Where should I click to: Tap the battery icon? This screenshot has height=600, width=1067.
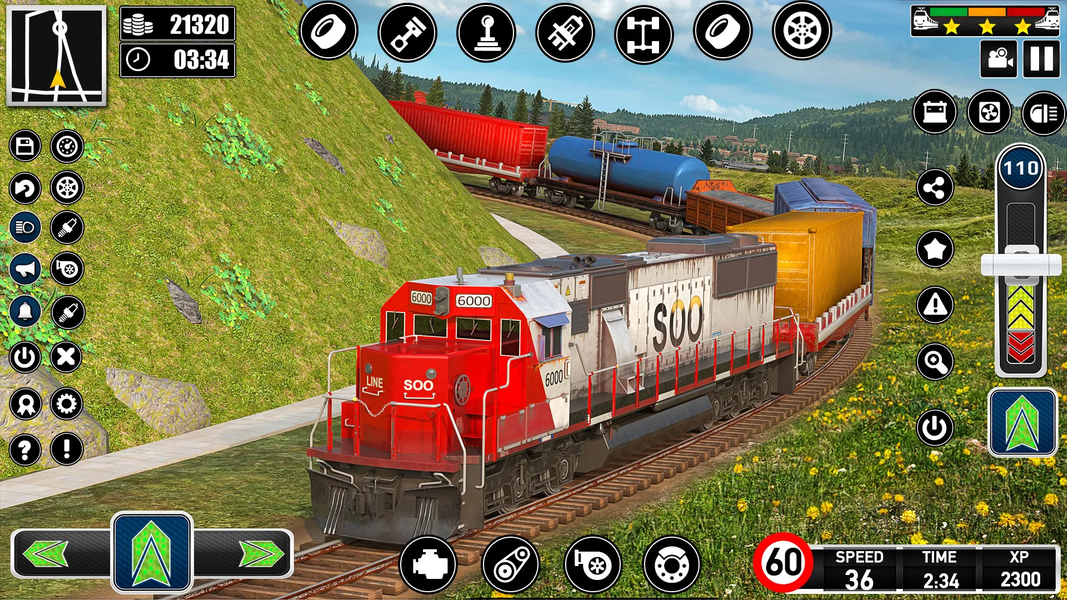935,111
